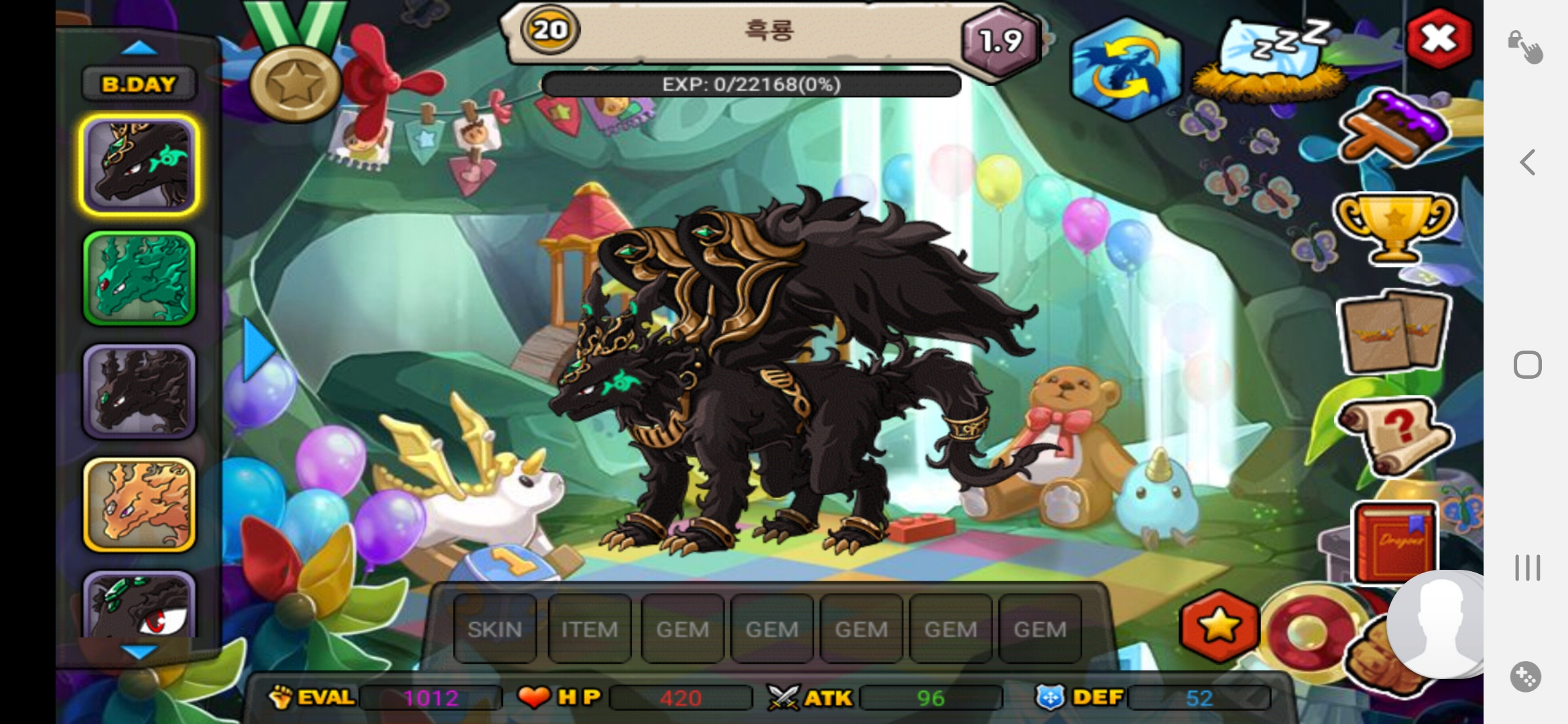Tap the blue dragon swap icon

[1126, 68]
